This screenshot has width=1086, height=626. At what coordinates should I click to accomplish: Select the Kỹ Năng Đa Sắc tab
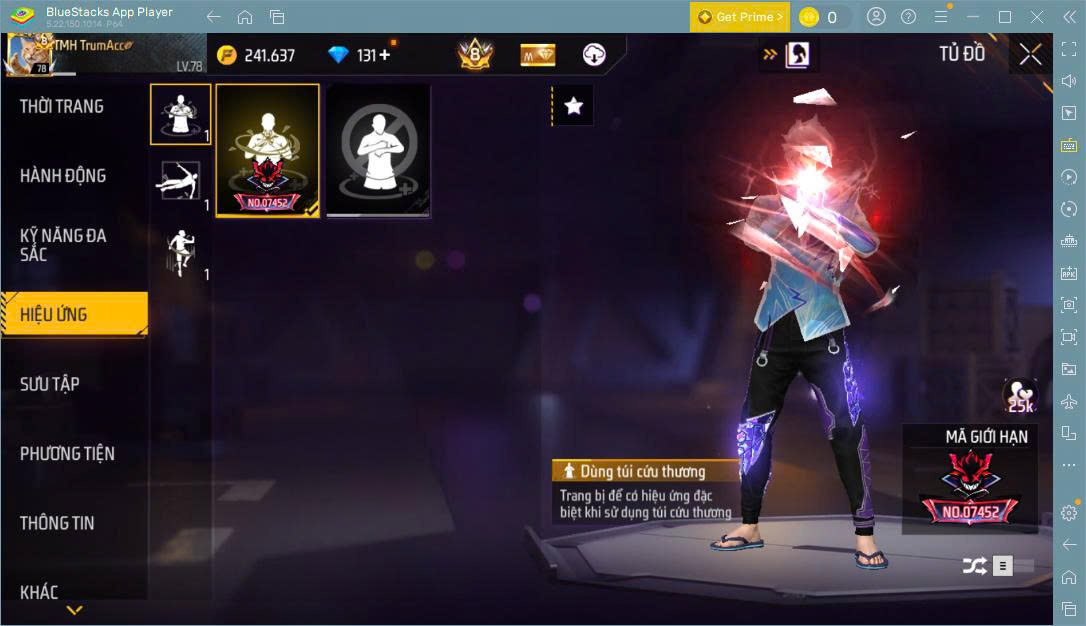point(63,245)
